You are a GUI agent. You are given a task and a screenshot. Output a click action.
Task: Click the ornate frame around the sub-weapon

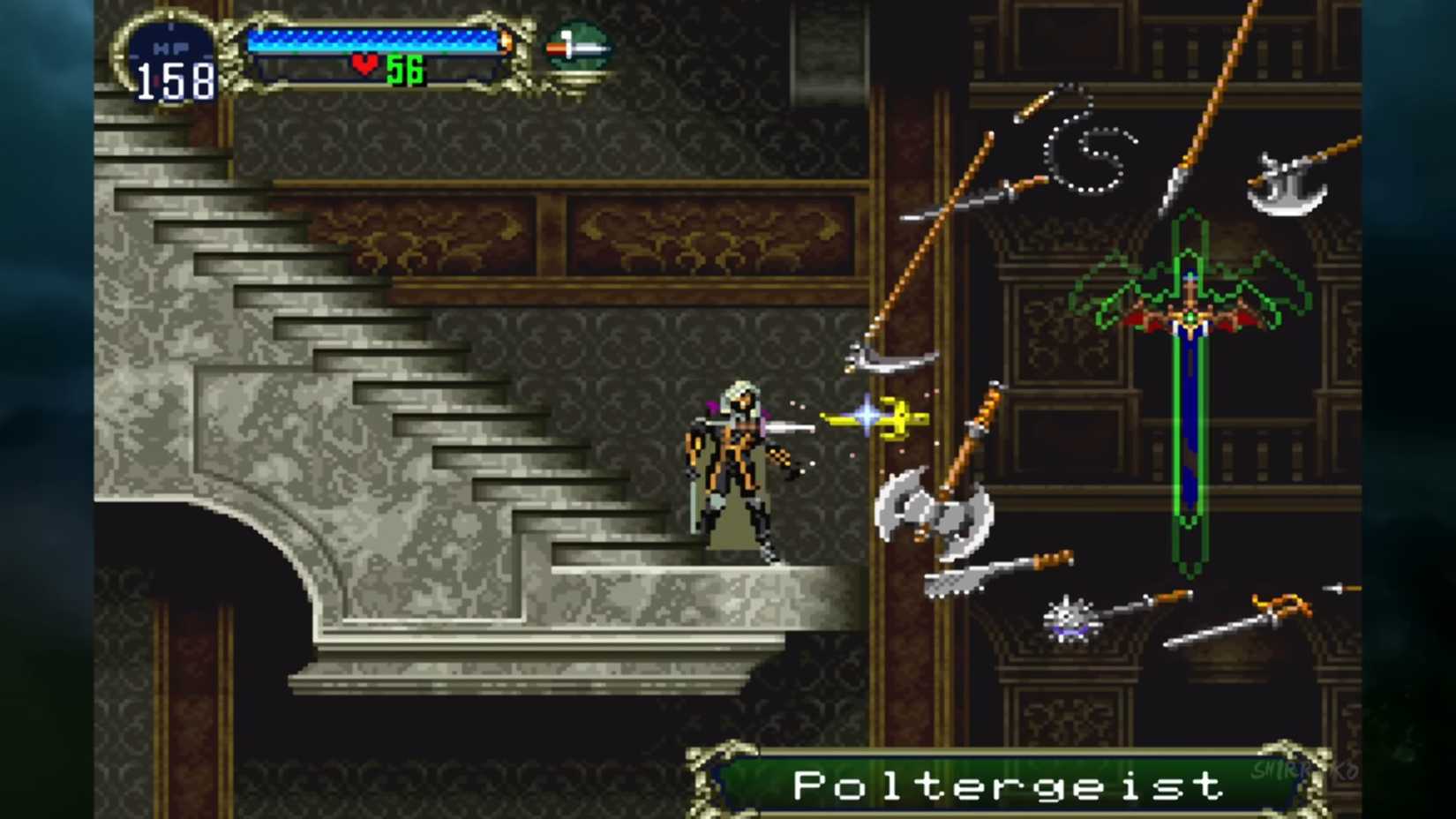(578, 75)
